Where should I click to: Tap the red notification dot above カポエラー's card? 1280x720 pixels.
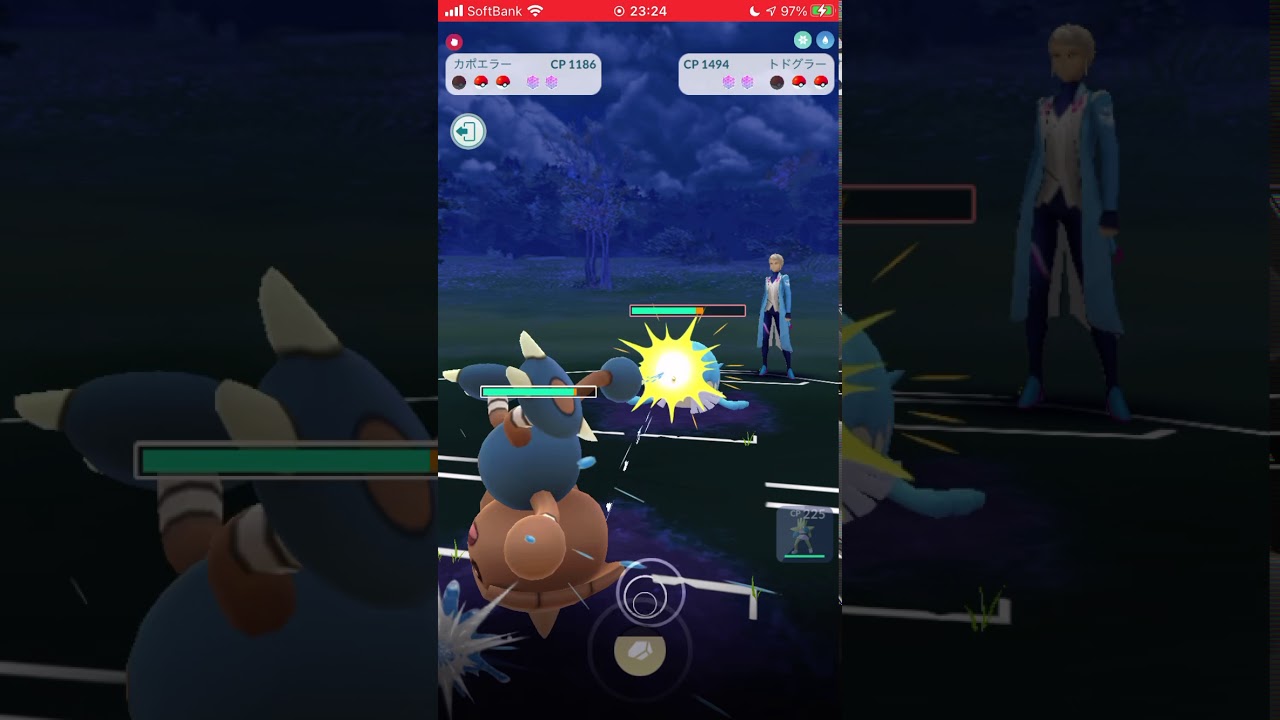click(x=454, y=42)
